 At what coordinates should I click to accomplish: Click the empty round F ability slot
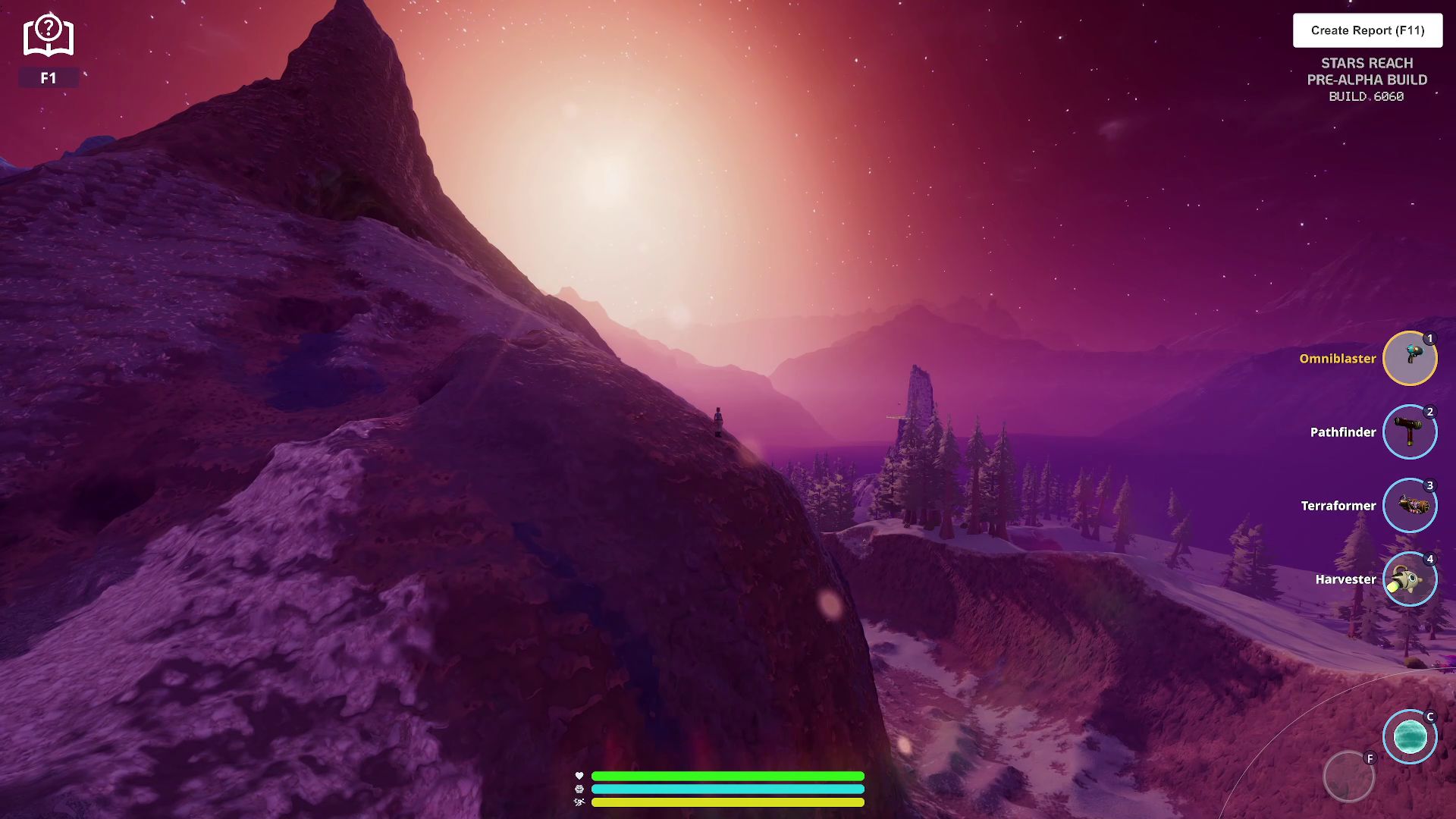coord(1348,777)
